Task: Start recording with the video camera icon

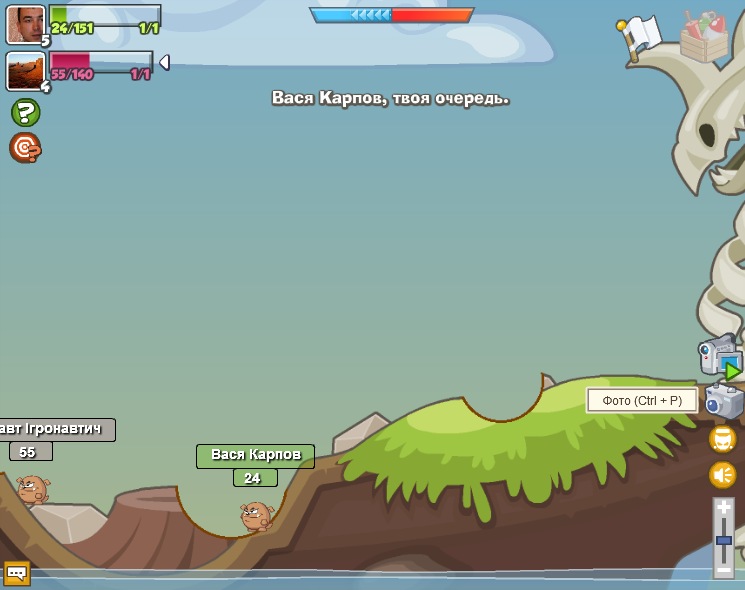Action: [x=720, y=357]
